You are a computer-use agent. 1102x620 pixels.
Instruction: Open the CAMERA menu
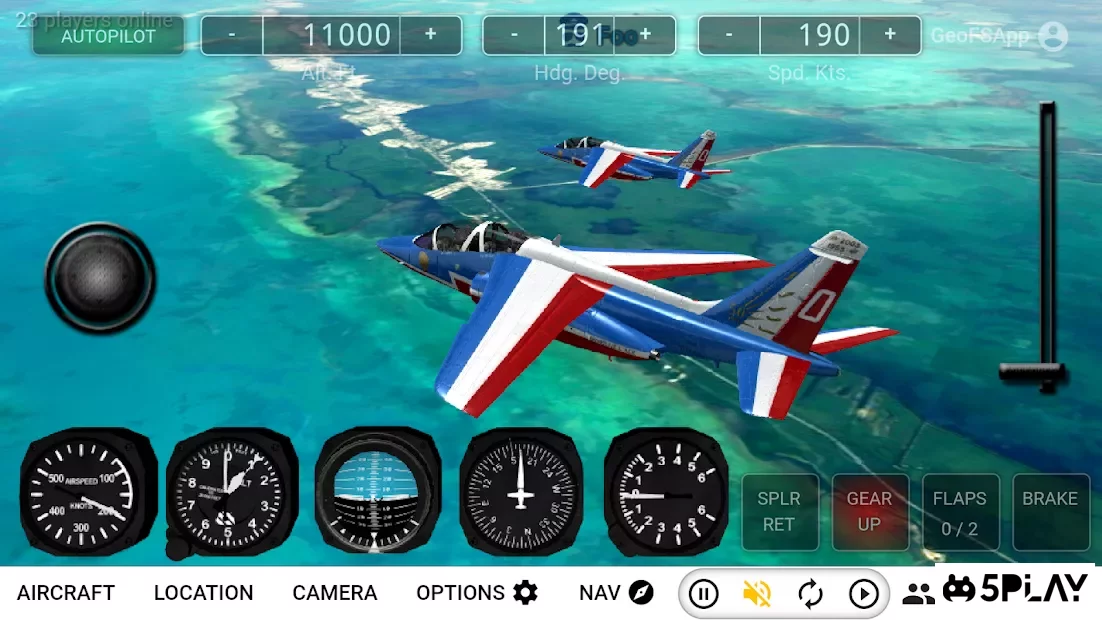(334, 593)
